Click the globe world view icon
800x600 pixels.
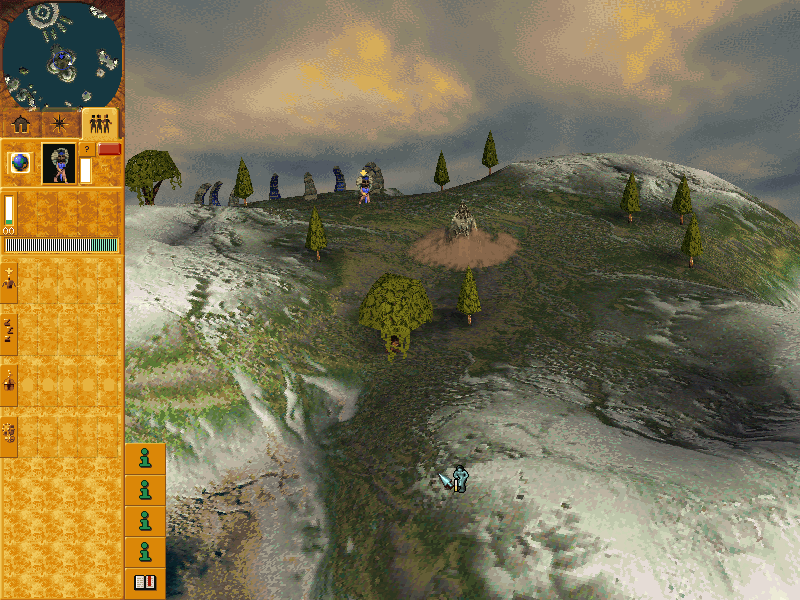[19, 162]
